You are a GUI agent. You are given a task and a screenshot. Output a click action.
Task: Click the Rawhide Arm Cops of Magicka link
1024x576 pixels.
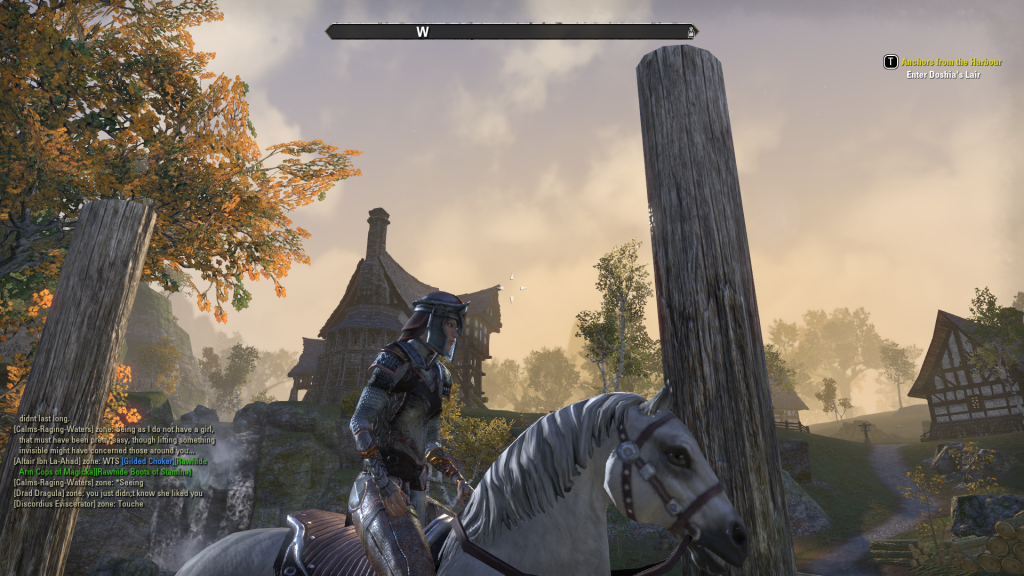56,471
